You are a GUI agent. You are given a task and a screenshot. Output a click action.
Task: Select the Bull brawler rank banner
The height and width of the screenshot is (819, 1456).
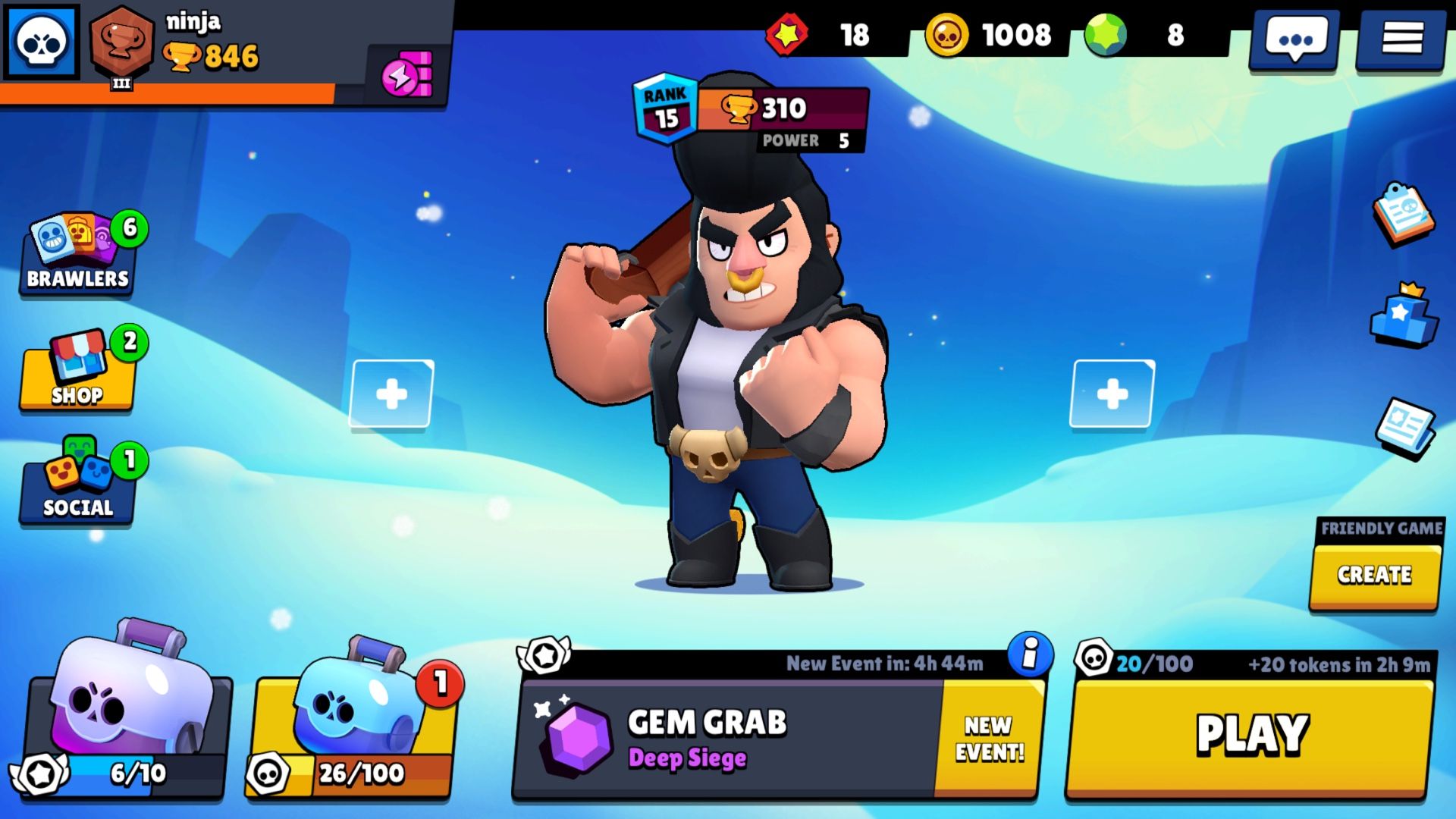click(x=751, y=114)
